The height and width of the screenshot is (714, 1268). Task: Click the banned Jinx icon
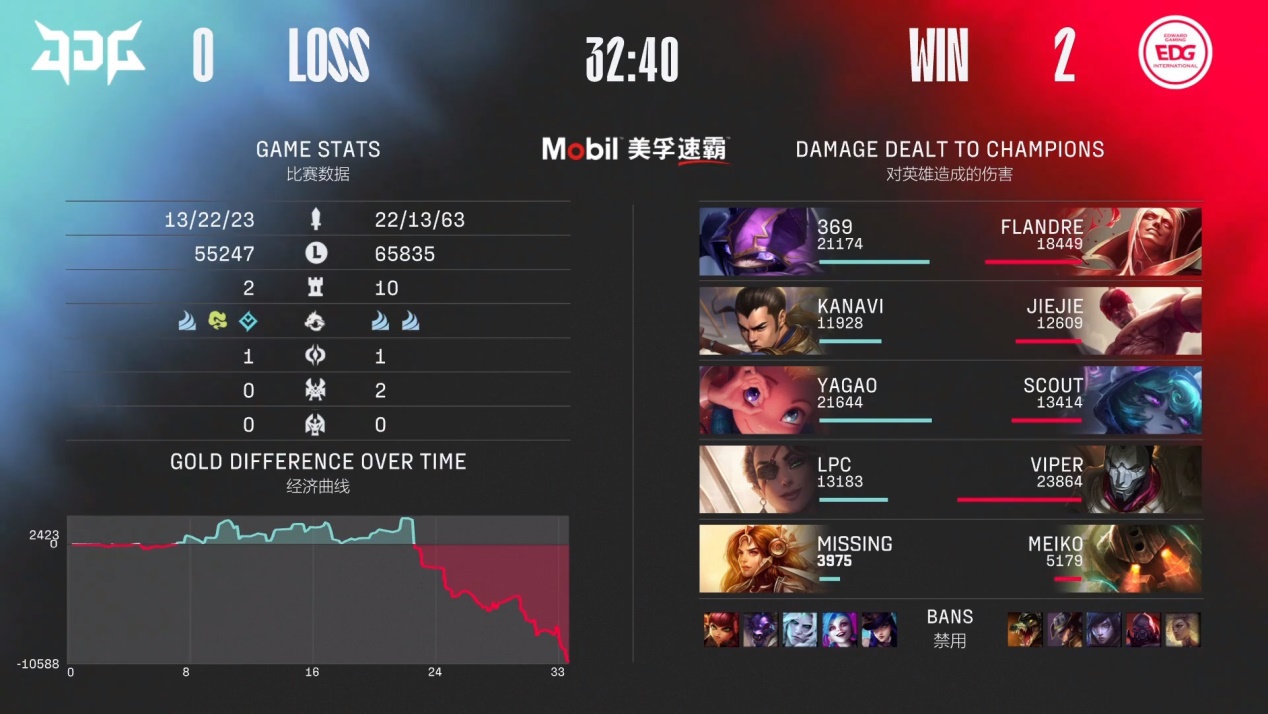(x=839, y=629)
